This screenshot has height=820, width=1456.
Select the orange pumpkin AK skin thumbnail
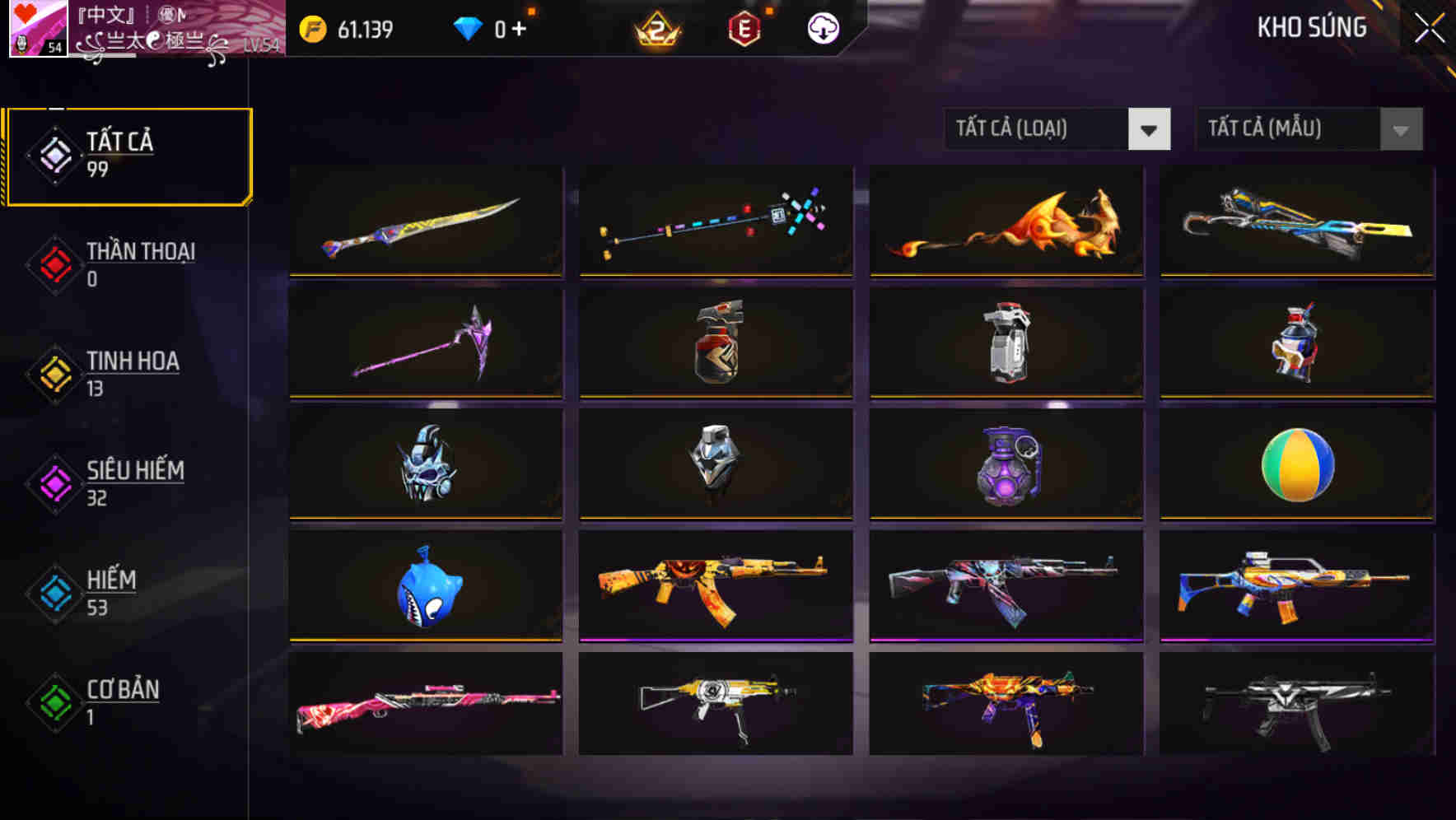pyautogui.click(x=715, y=585)
